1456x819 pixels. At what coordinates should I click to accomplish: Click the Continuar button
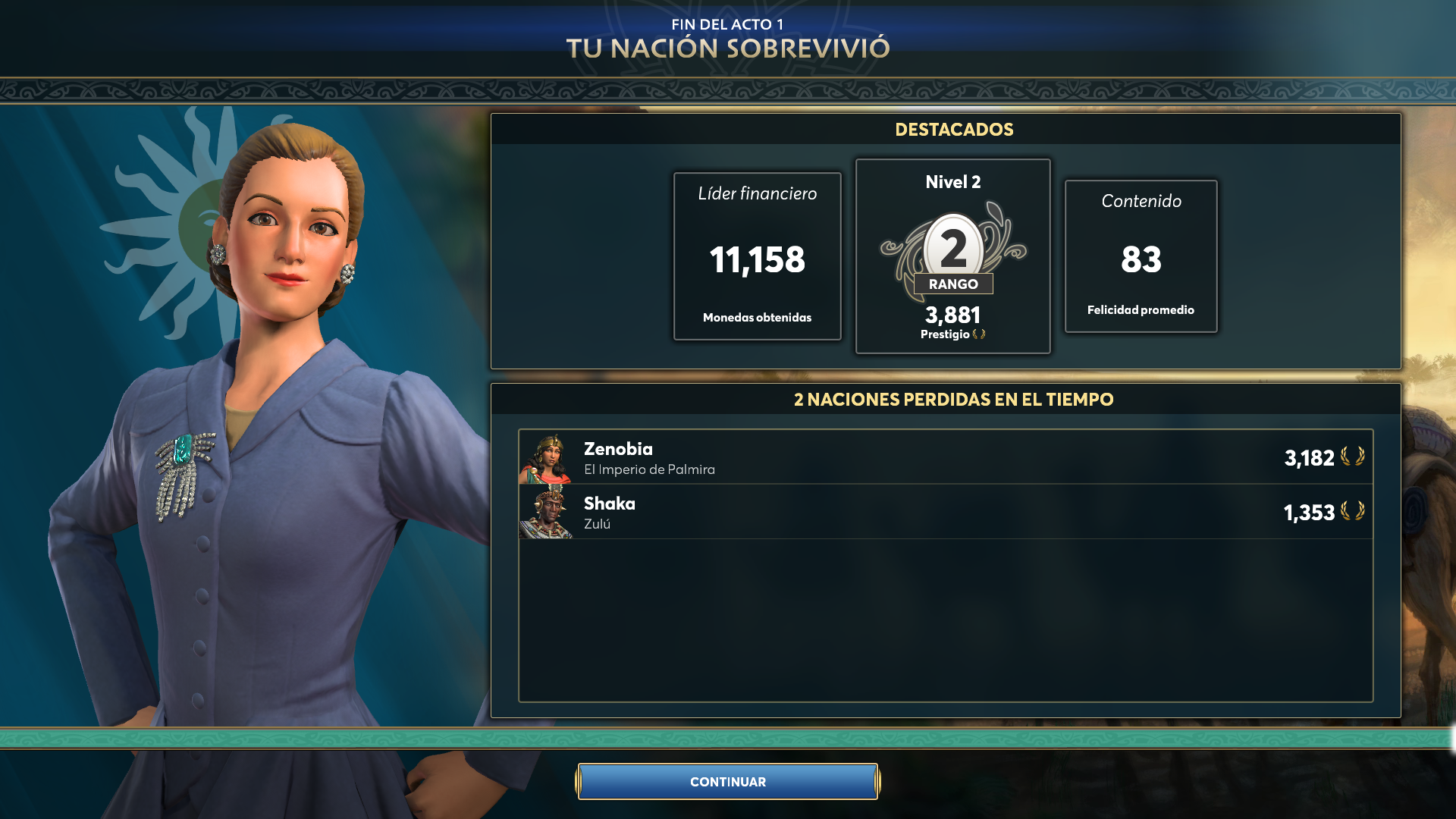coord(728,782)
